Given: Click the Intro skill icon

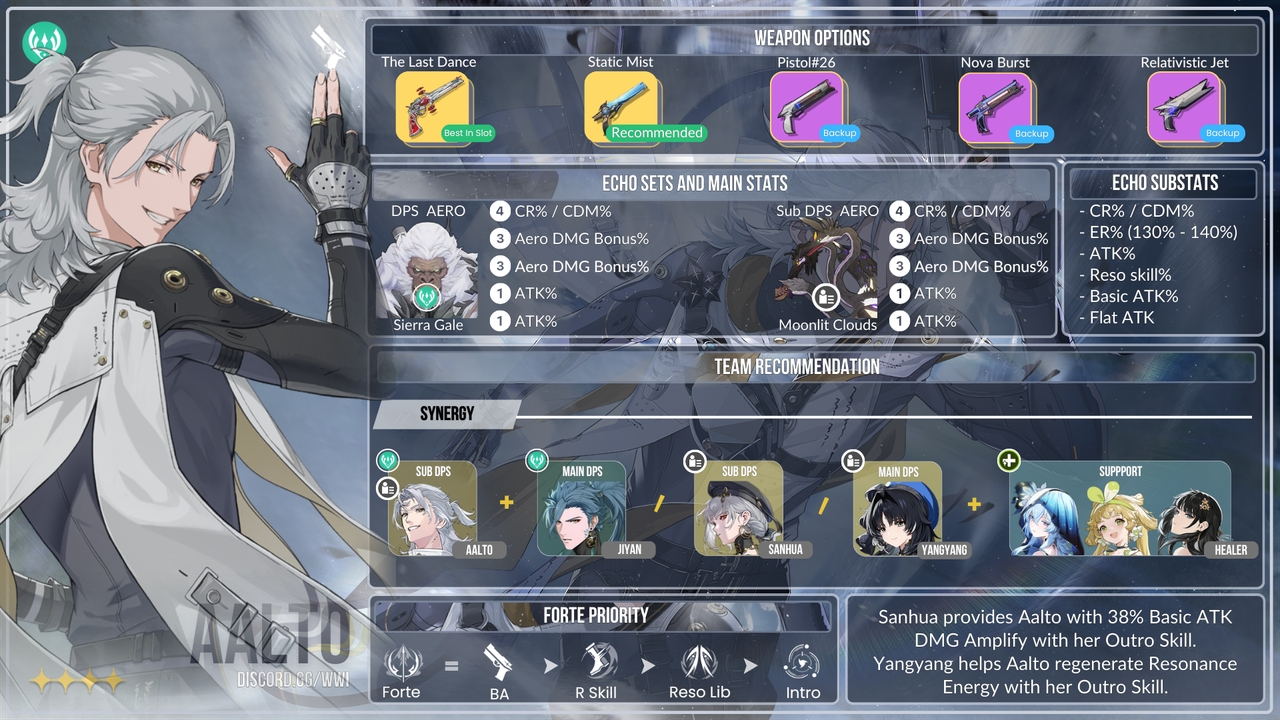Looking at the screenshot, I should click(x=802, y=663).
